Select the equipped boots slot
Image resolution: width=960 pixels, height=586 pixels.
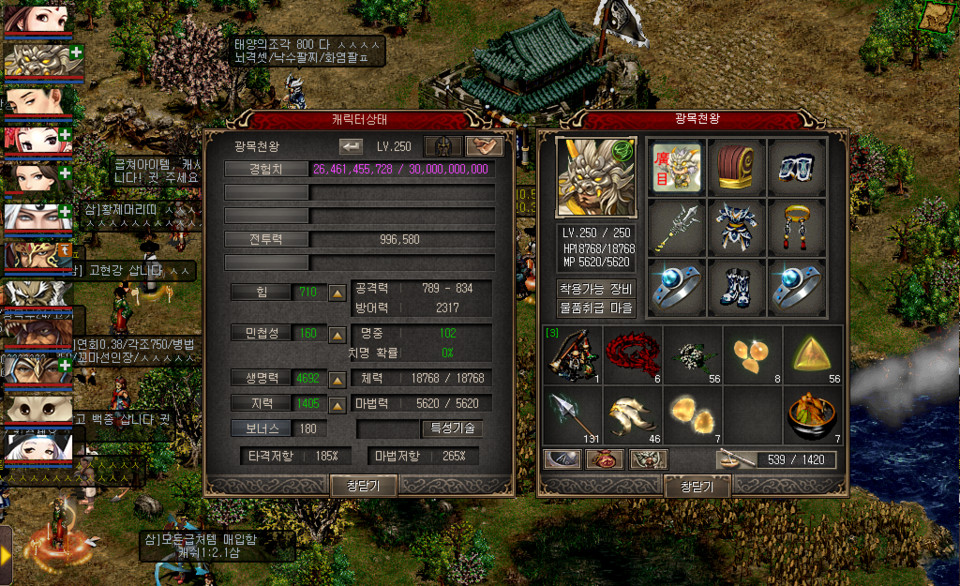coord(736,287)
